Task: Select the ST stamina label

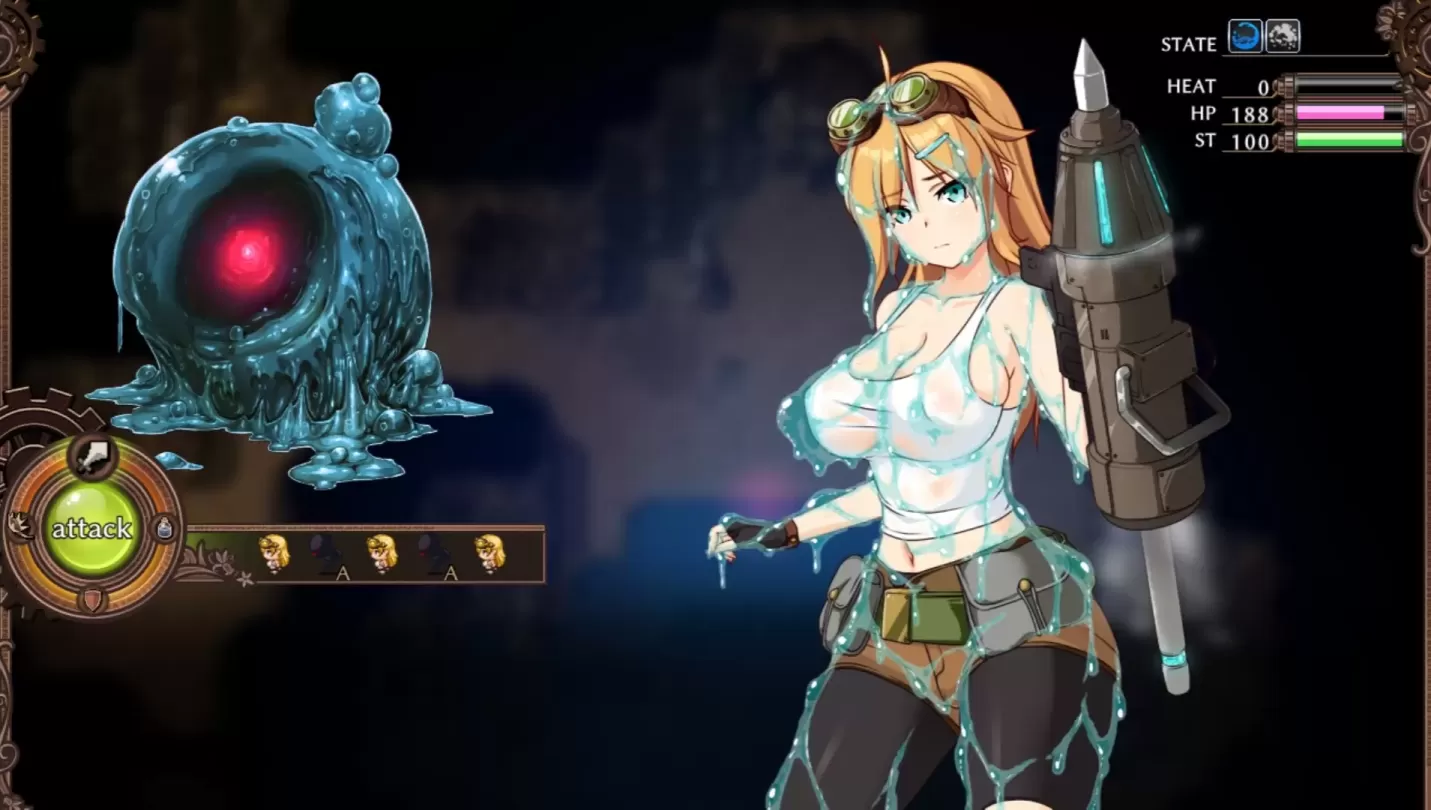Action: [x=1206, y=142]
